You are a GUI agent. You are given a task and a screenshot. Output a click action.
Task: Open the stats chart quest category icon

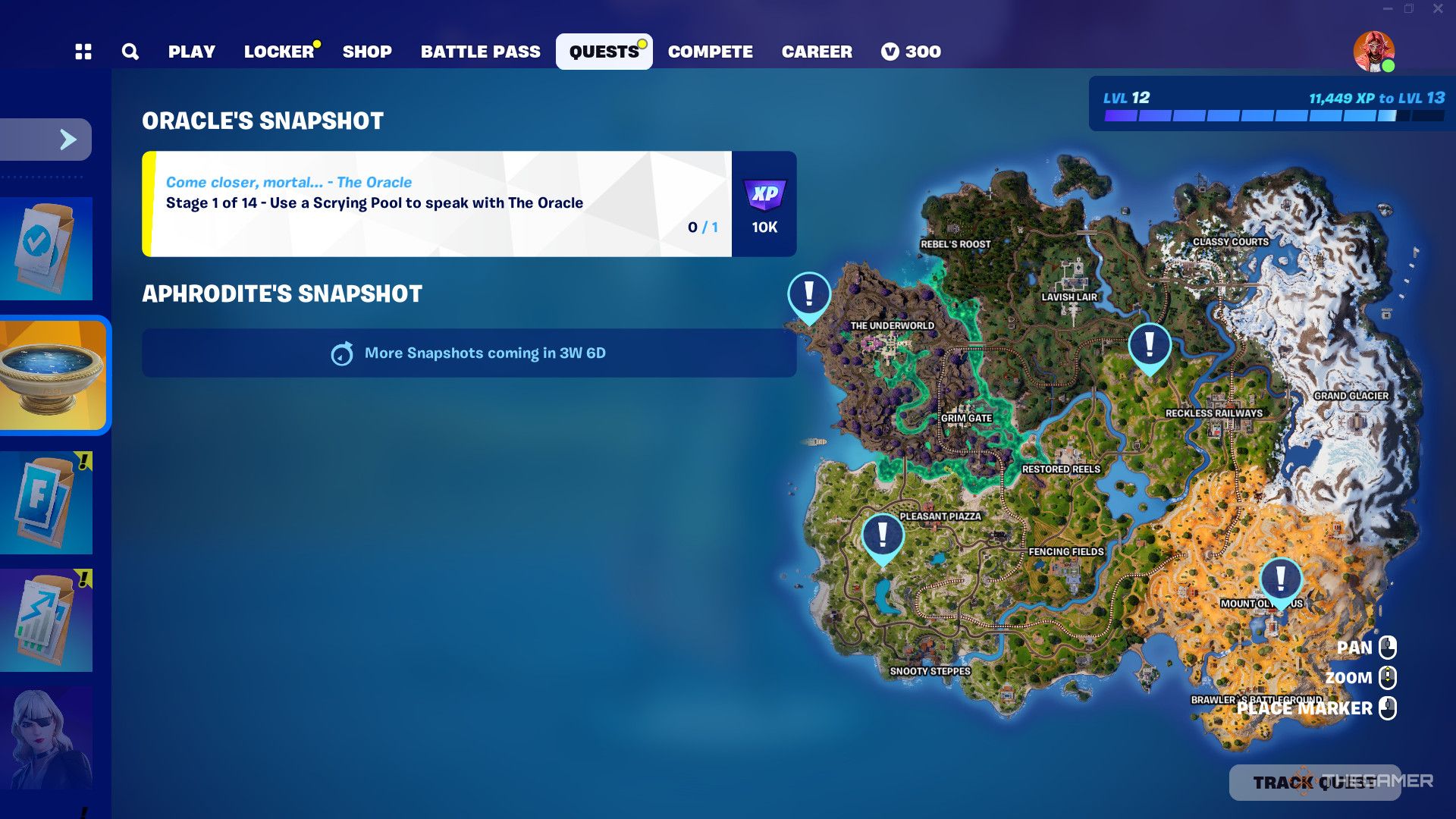pyautogui.click(x=47, y=618)
